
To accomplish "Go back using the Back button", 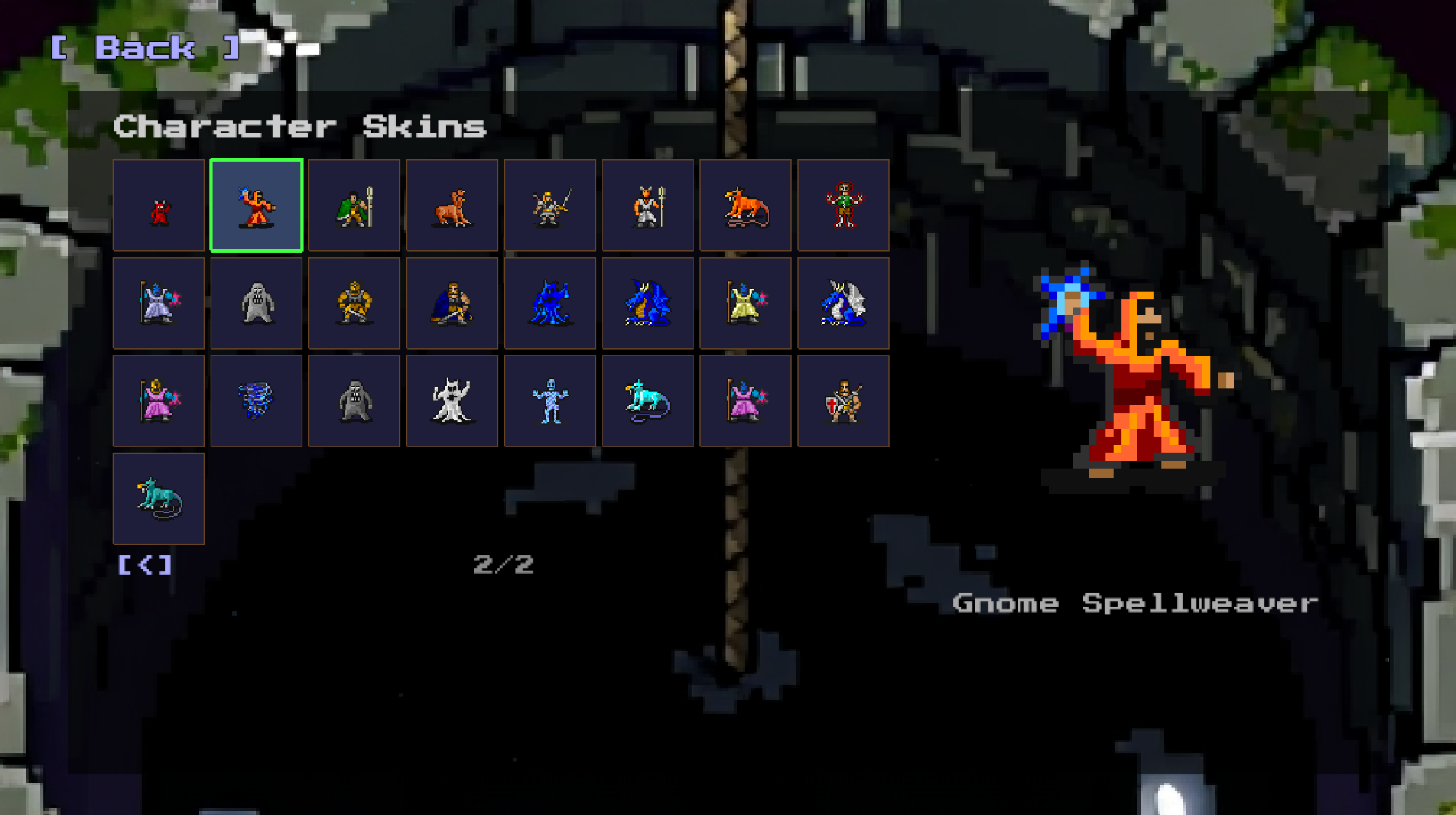I will tap(145, 48).
